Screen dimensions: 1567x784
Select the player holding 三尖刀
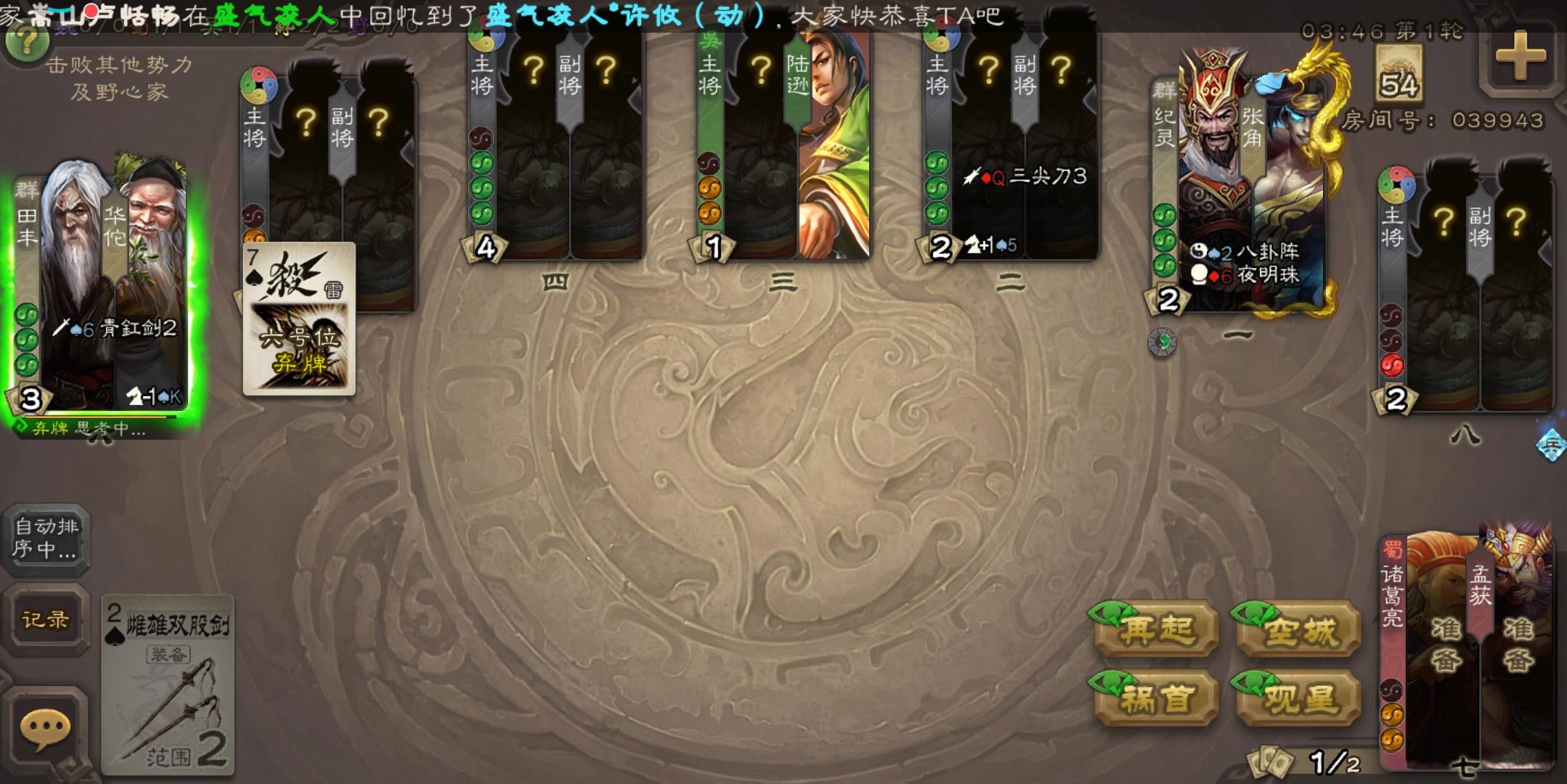point(1011,145)
